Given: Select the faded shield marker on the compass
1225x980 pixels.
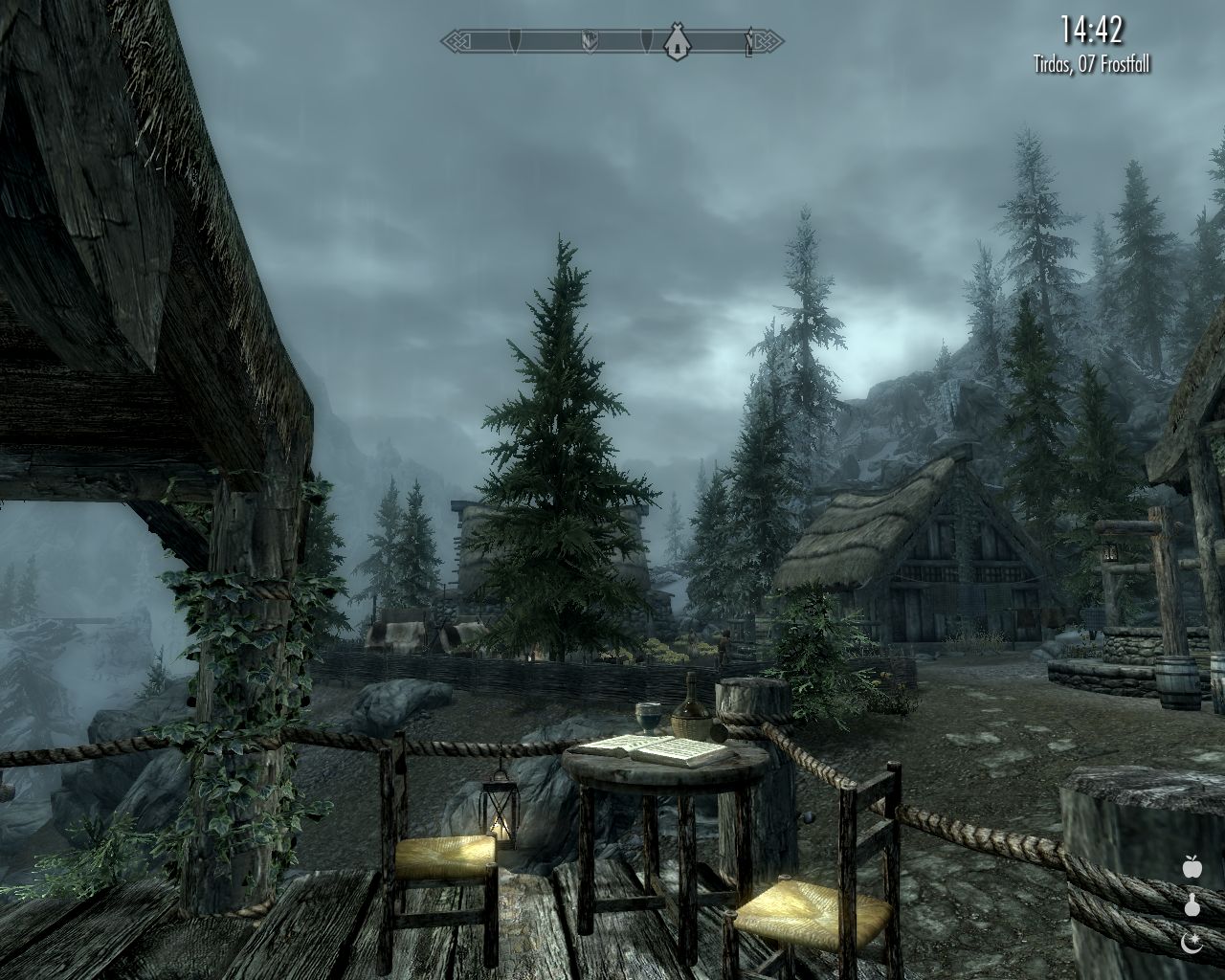Looking at the screenshot, I should 590,41.
